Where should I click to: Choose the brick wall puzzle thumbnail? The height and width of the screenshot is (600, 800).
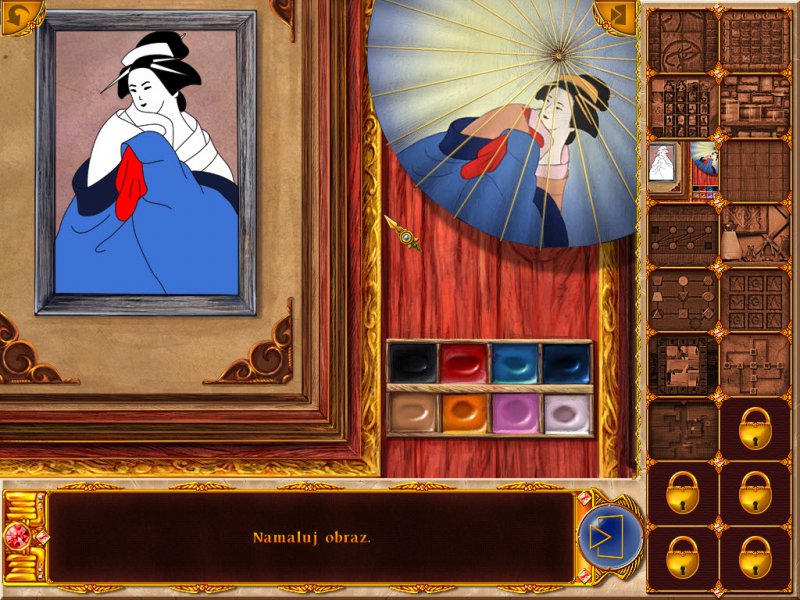tap(754, 103)
